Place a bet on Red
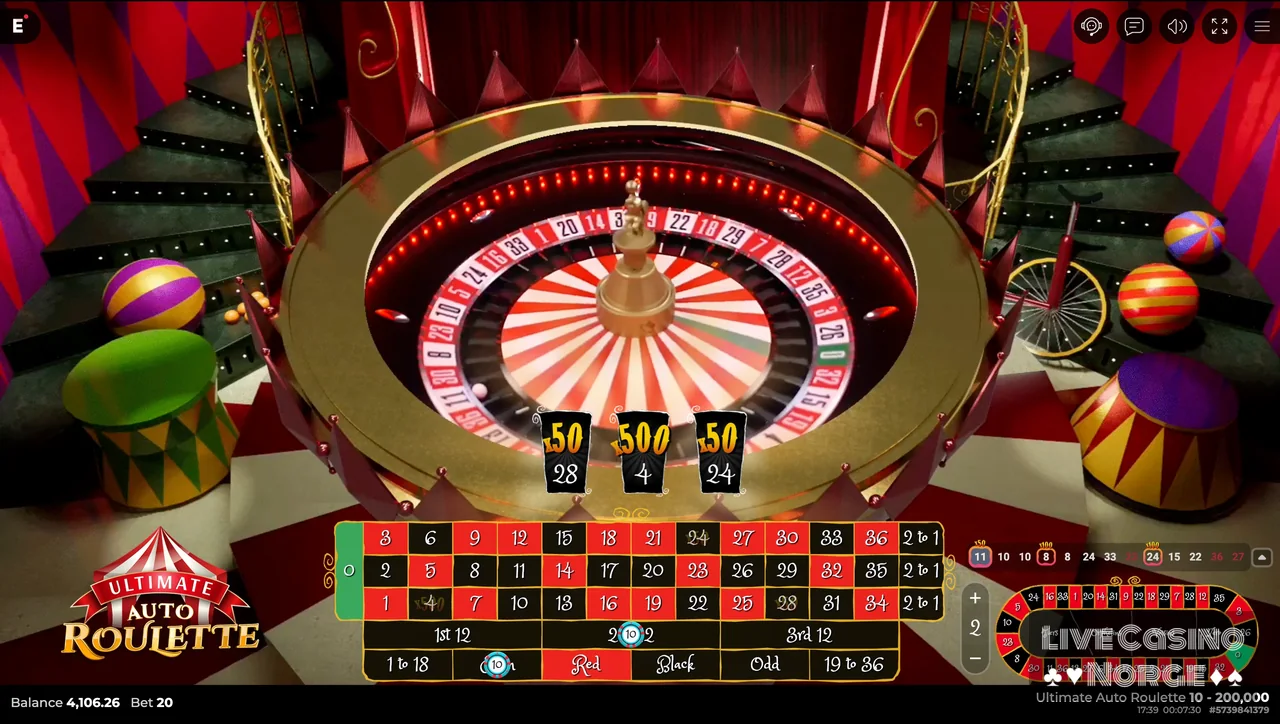1280x724 pixels. [x=586, y=664]
